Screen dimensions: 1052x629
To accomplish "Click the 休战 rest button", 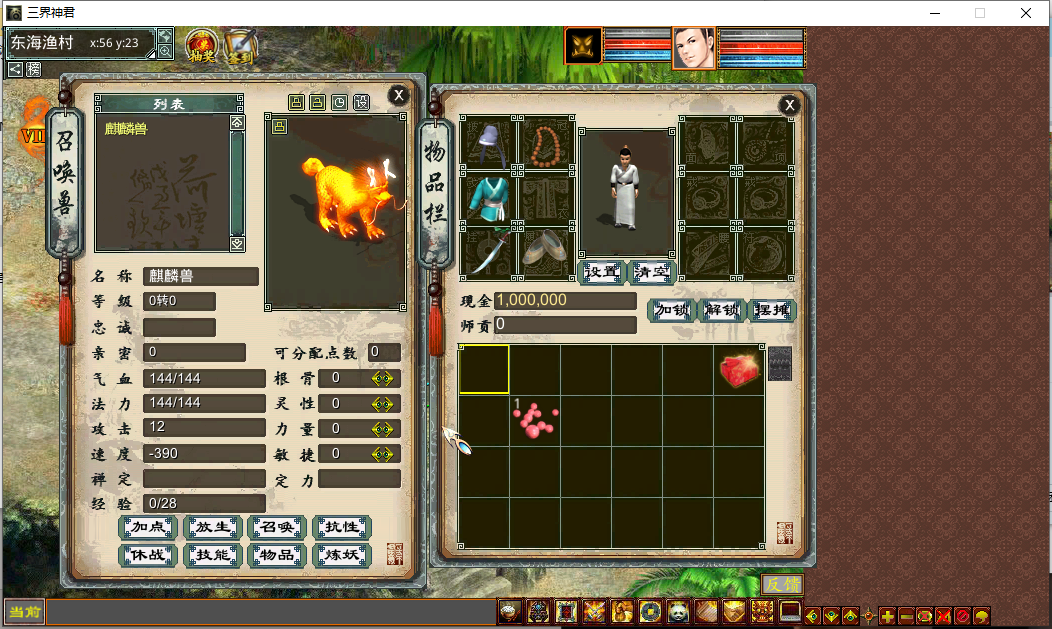I will coord(147,555).
